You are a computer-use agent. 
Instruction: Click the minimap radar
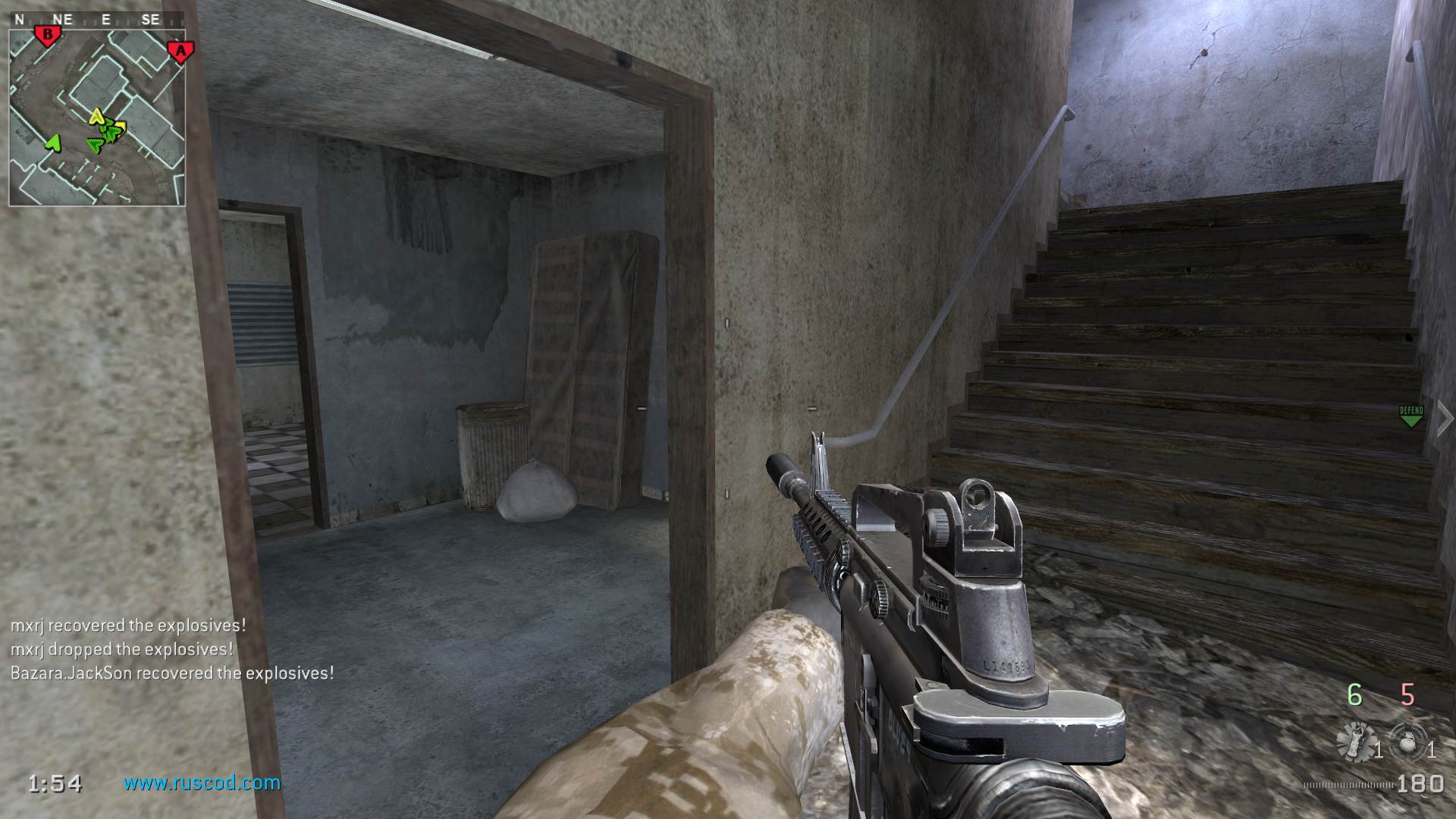tap(97, 118)
